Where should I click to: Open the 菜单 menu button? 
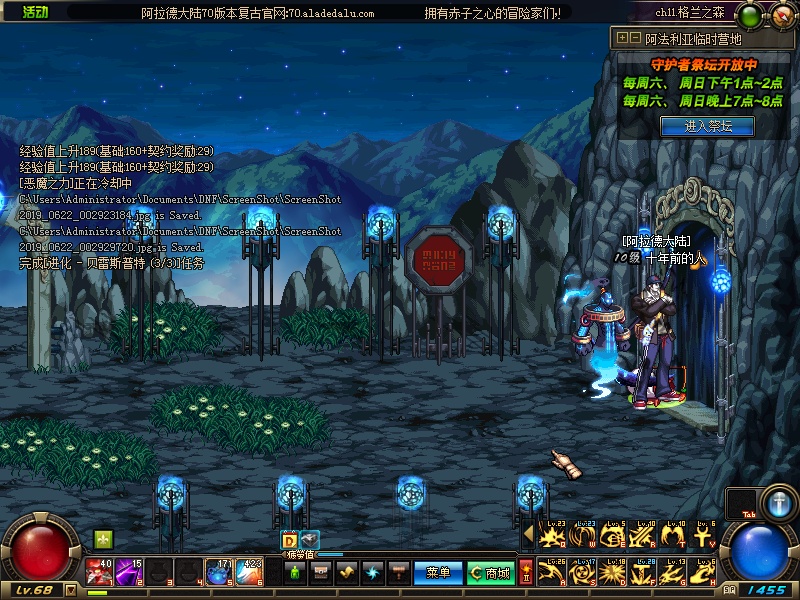point(438,573)
